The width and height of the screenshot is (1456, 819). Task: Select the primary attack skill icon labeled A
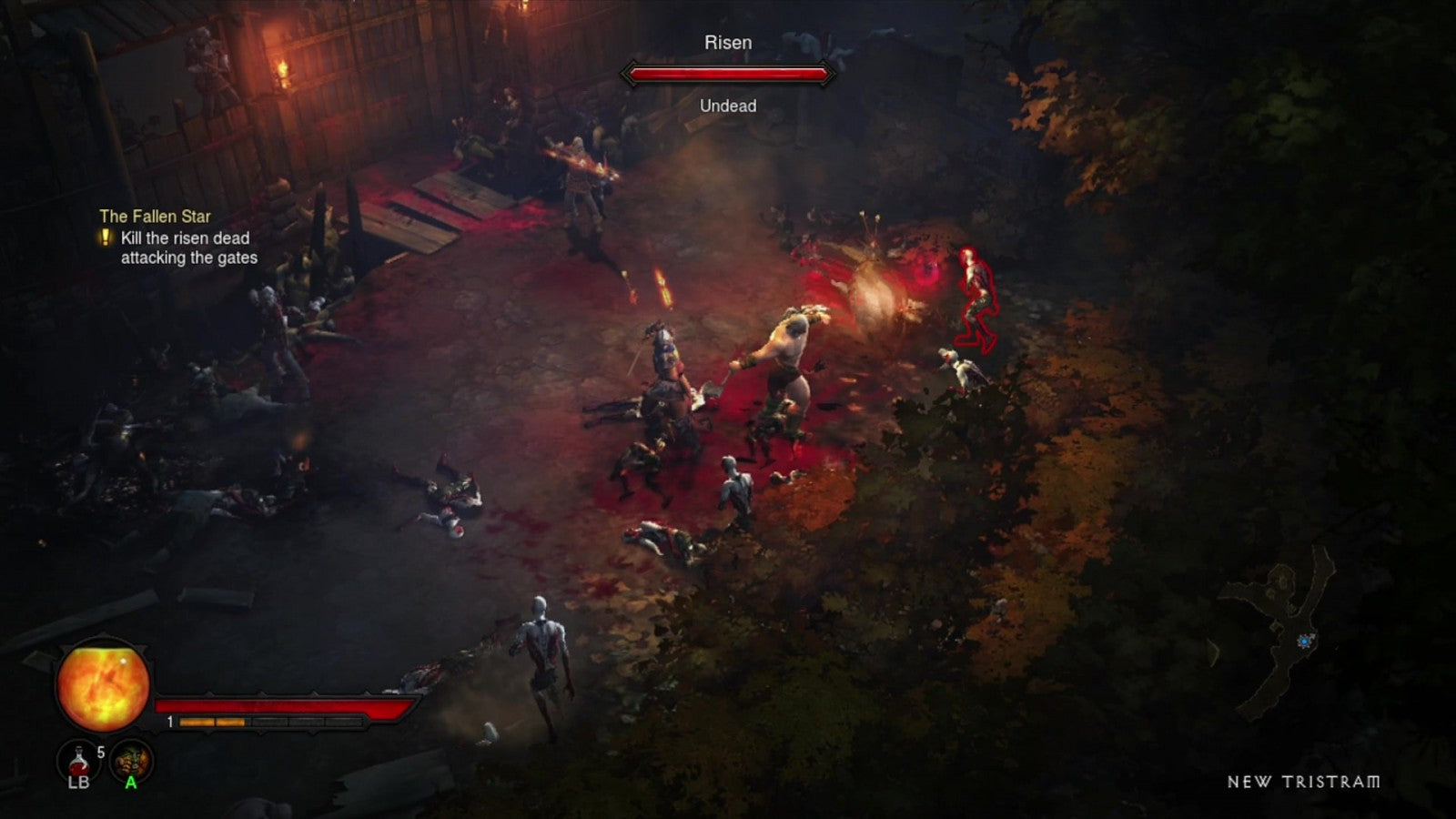[130, 760]
